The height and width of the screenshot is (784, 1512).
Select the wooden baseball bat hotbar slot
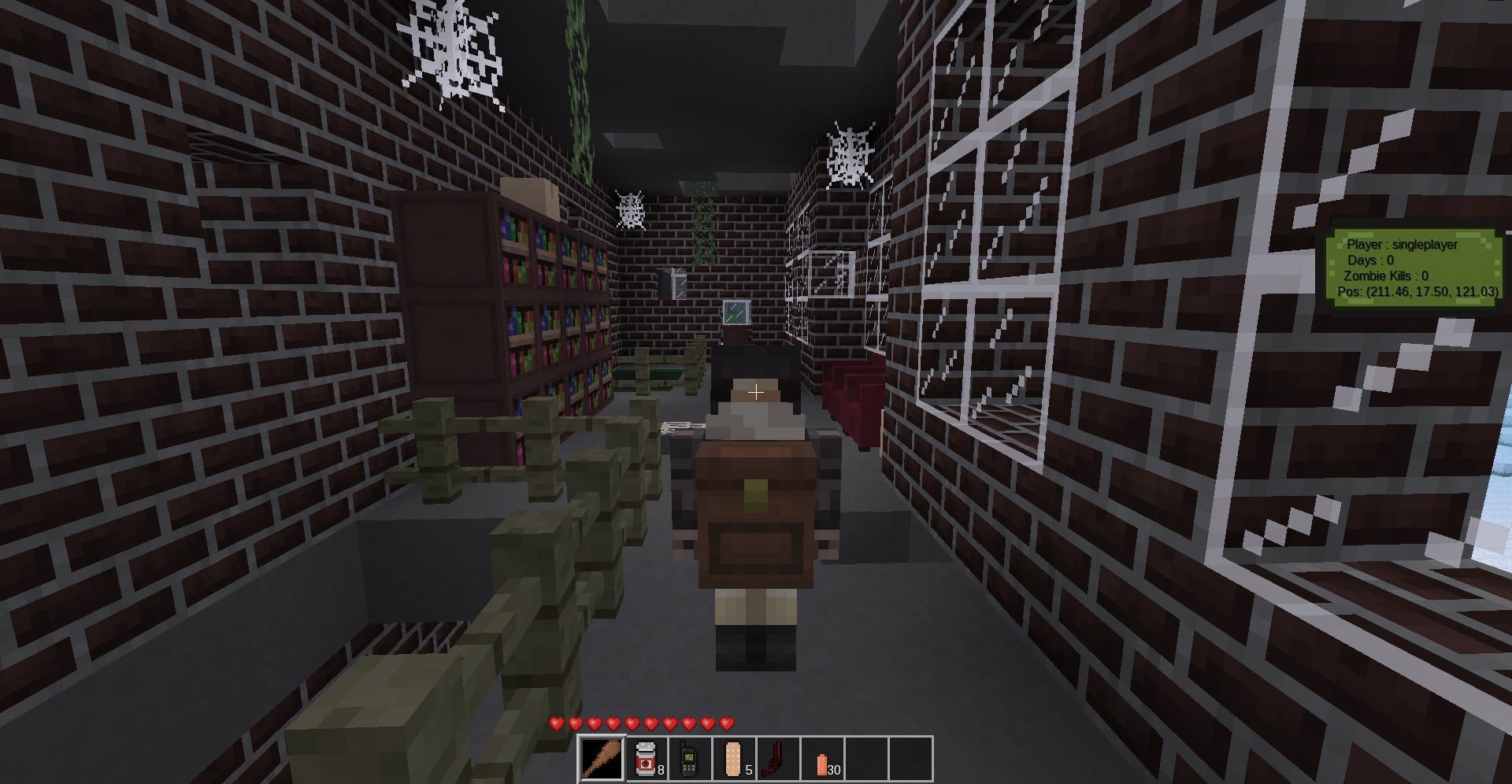click(602, 758)
